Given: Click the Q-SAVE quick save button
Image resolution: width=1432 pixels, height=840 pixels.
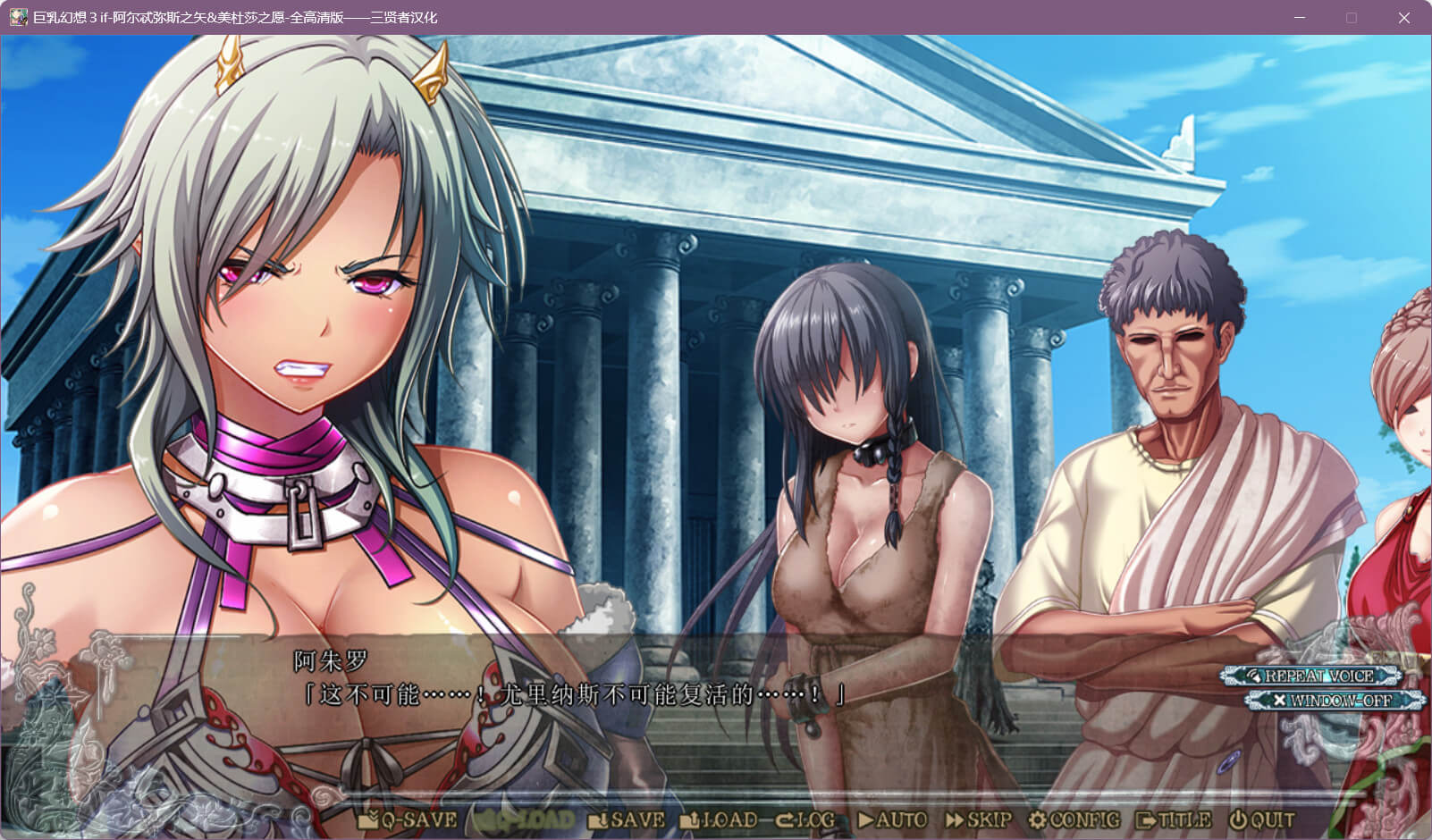Looking at the screenshot, I should click(408, 819).
